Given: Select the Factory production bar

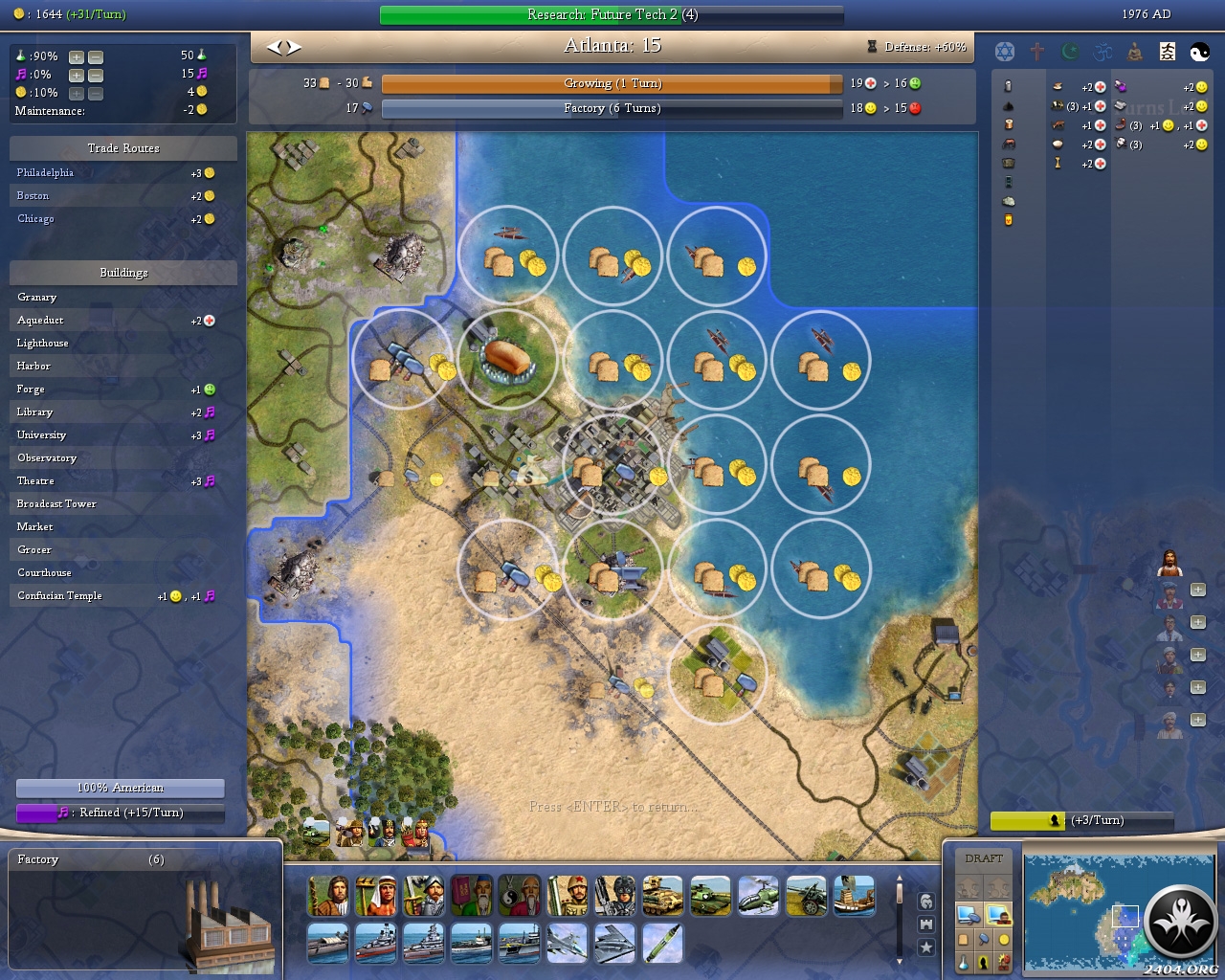Looking at the screenshot, I should [x=612, y=109].
